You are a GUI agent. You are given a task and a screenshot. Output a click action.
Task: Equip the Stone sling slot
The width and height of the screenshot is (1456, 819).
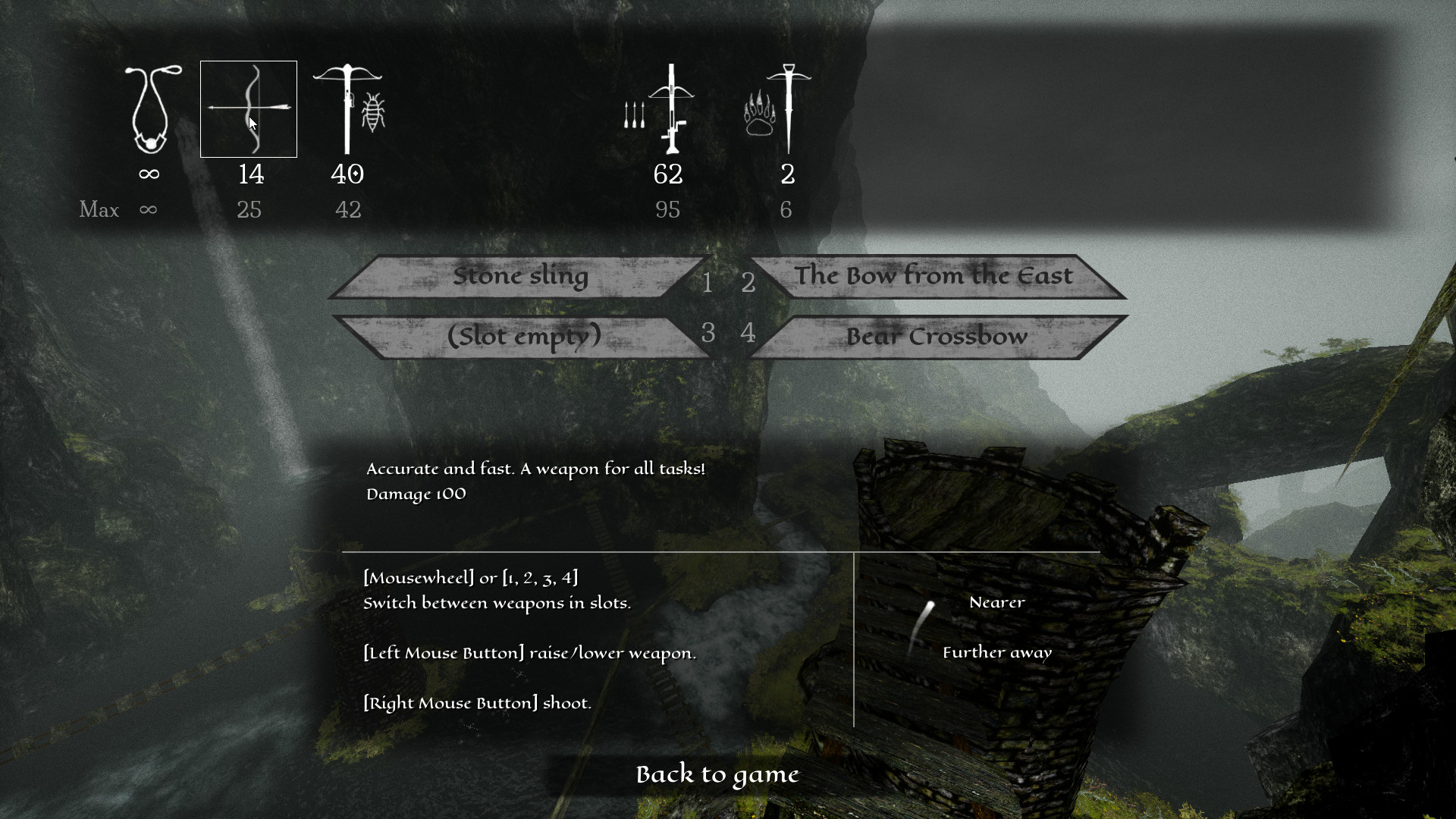(522, 277)
